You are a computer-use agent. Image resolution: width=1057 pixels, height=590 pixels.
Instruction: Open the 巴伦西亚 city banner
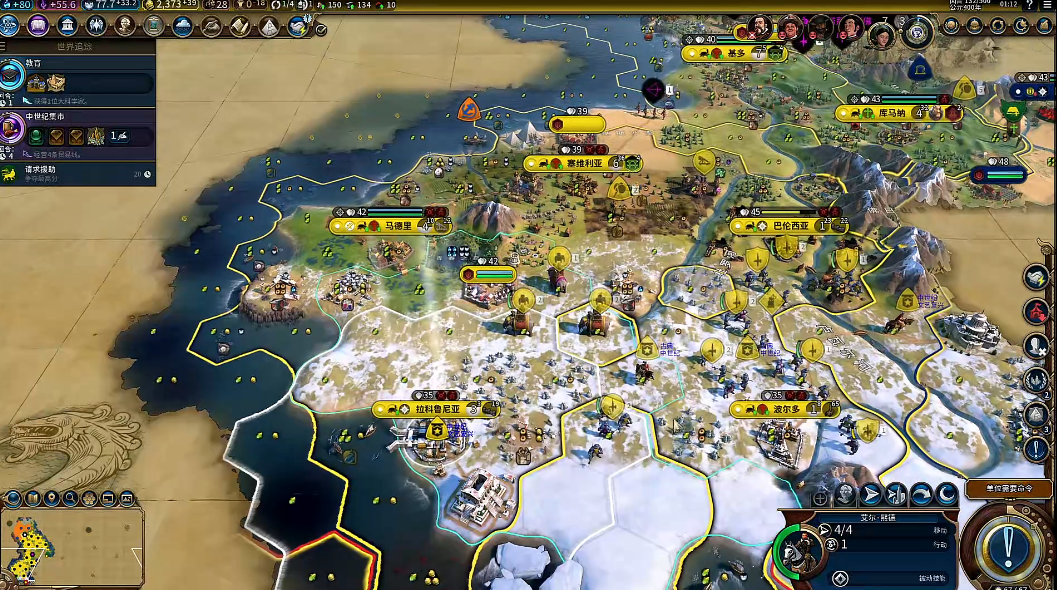[x=790, y=226]
